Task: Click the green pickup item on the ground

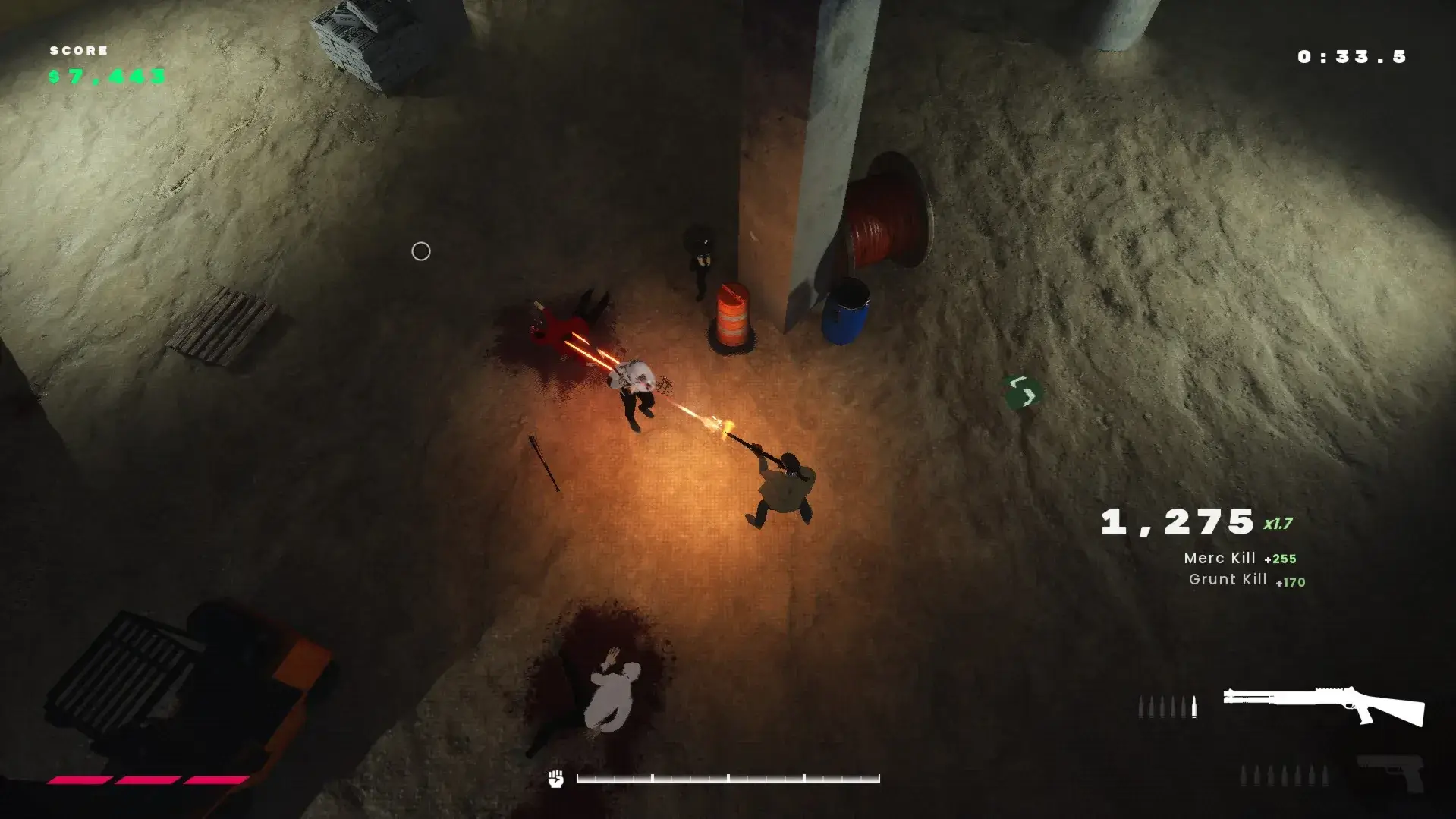Action: tap(1023, 391)
